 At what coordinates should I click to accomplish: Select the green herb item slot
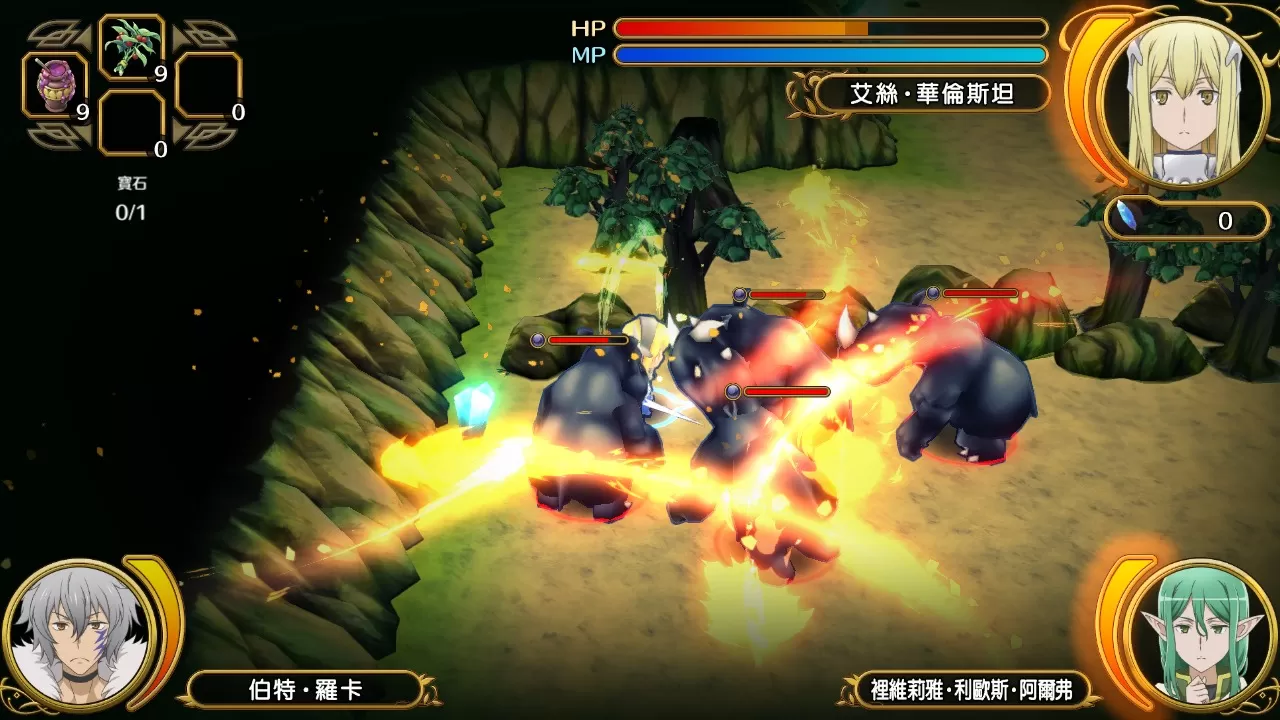tap(132, 47)
